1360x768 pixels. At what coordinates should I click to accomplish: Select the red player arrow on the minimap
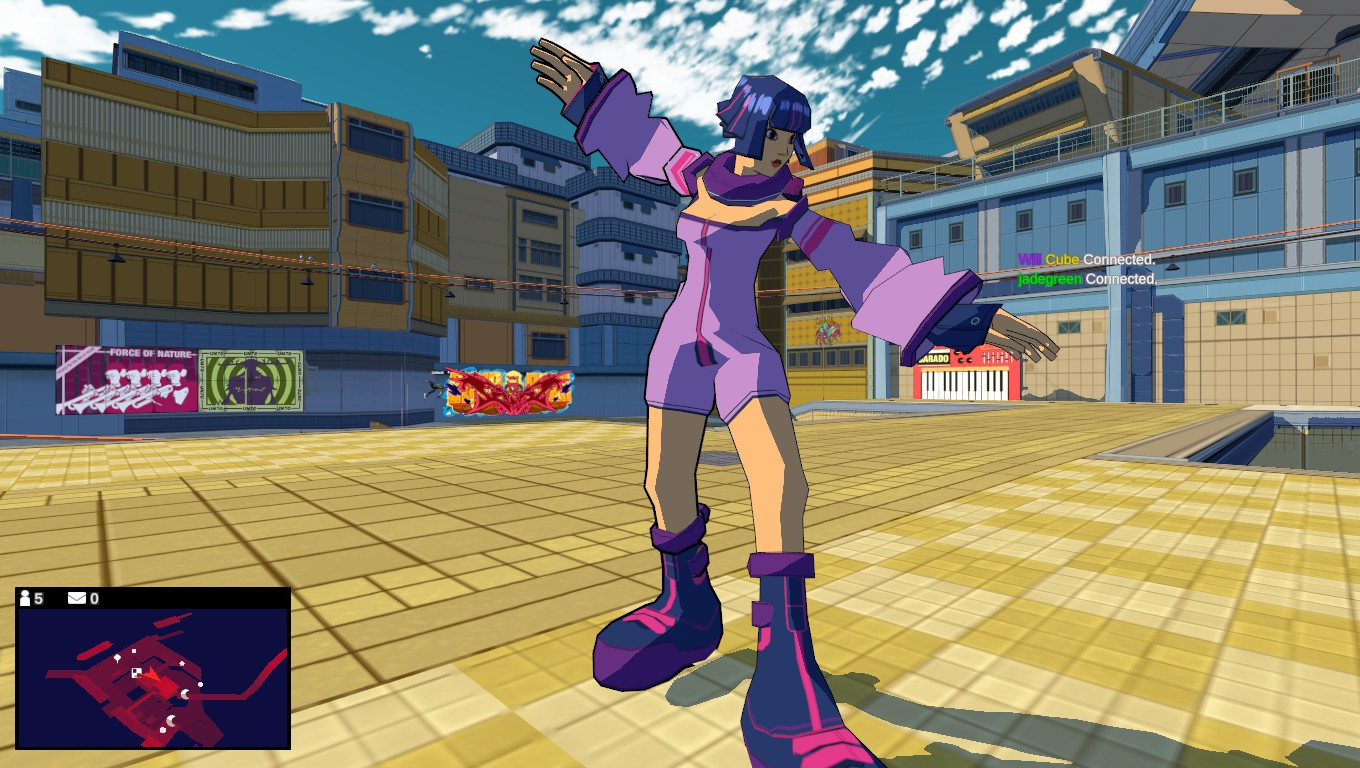(x=153, y=675)
